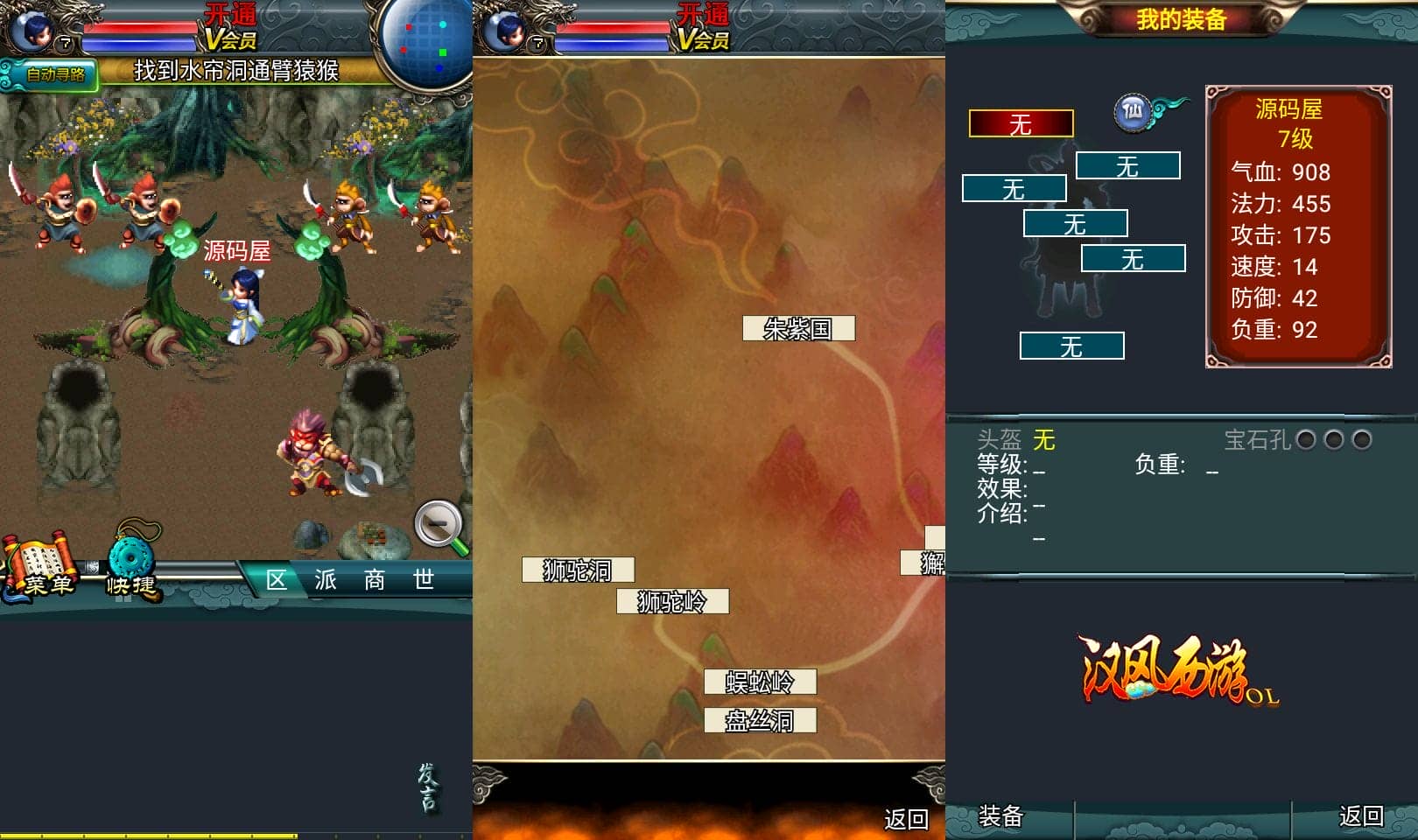1418x840 pixels.
Task: Switch to the 区 chat channel
Action: [x=277, y=580]
